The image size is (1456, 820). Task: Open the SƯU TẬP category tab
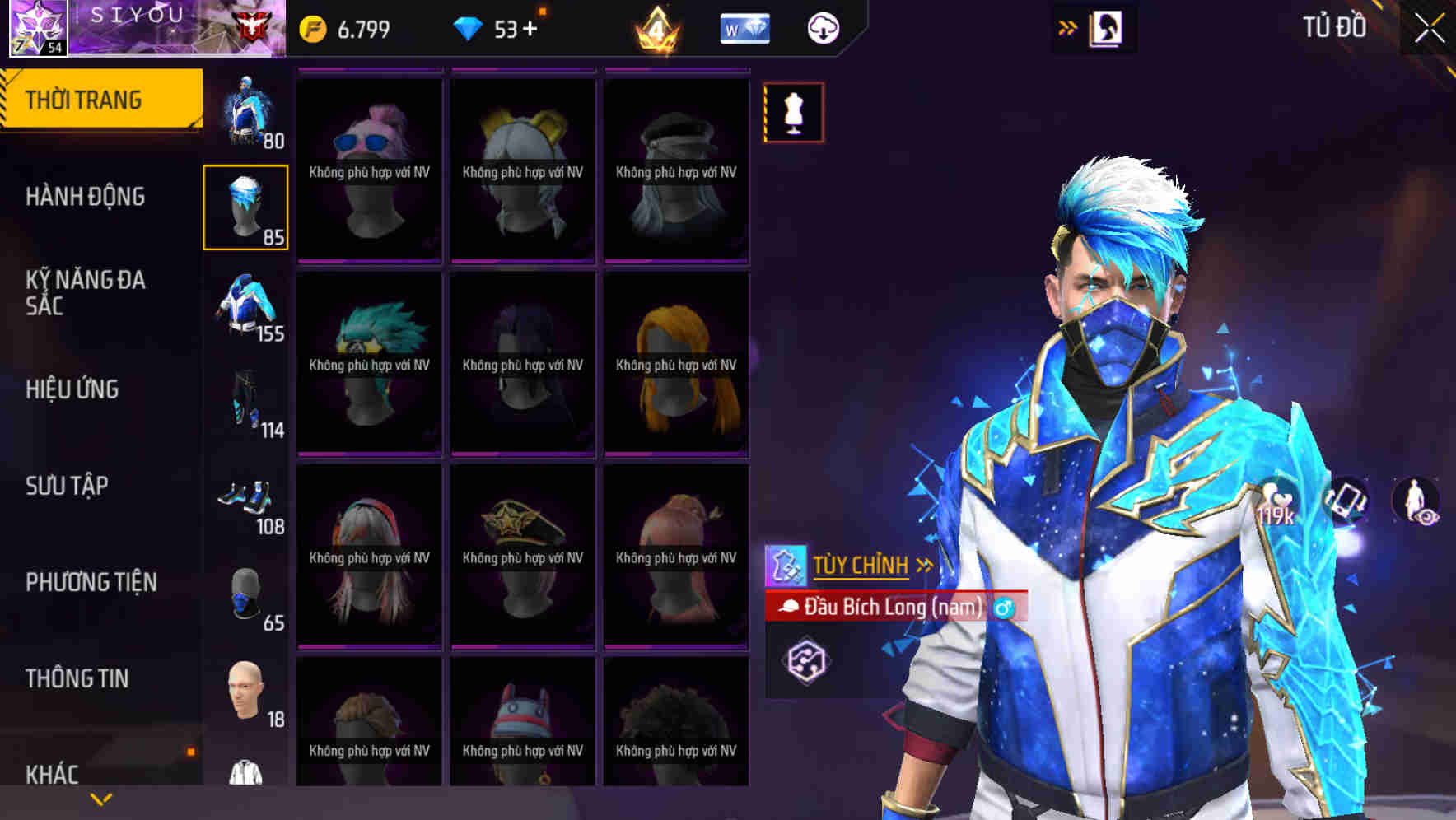66,486
